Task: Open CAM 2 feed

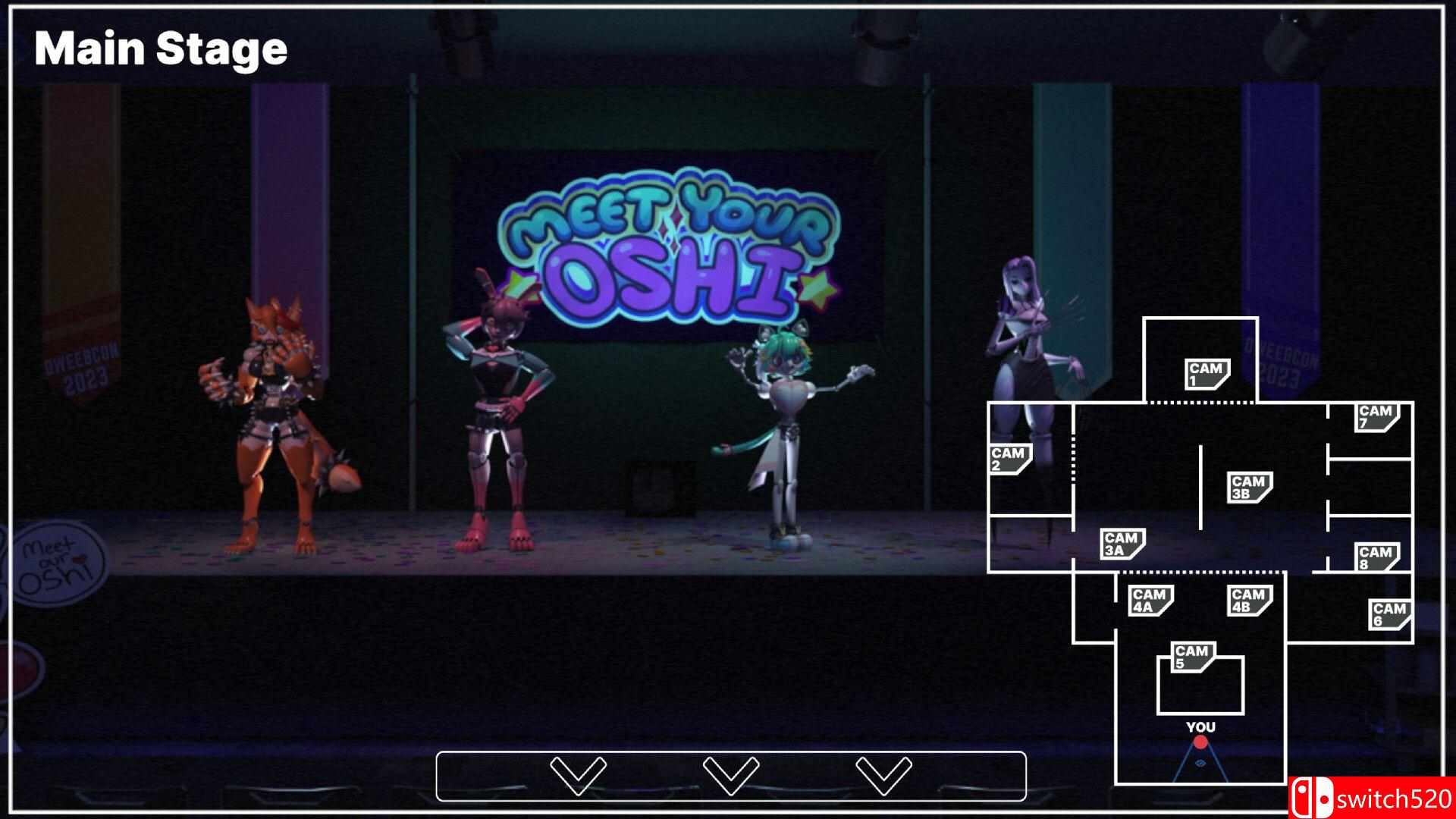Action: 1009,459
